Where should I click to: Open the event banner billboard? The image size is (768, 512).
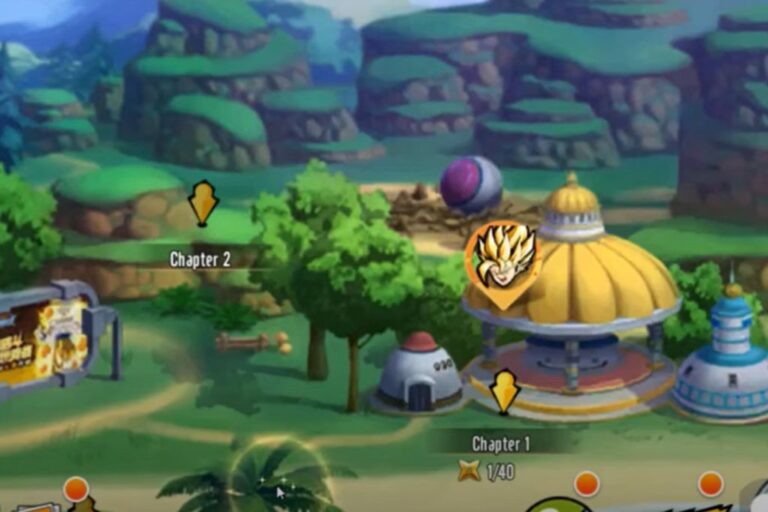45,340
